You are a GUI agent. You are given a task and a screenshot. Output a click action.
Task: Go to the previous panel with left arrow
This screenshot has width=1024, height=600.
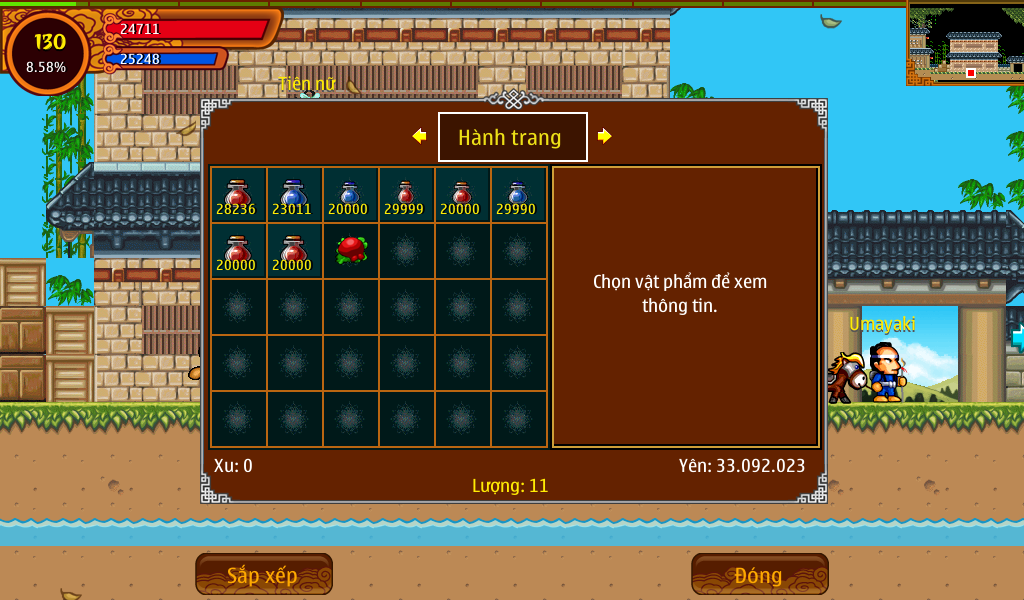click(x=419, y=136)
